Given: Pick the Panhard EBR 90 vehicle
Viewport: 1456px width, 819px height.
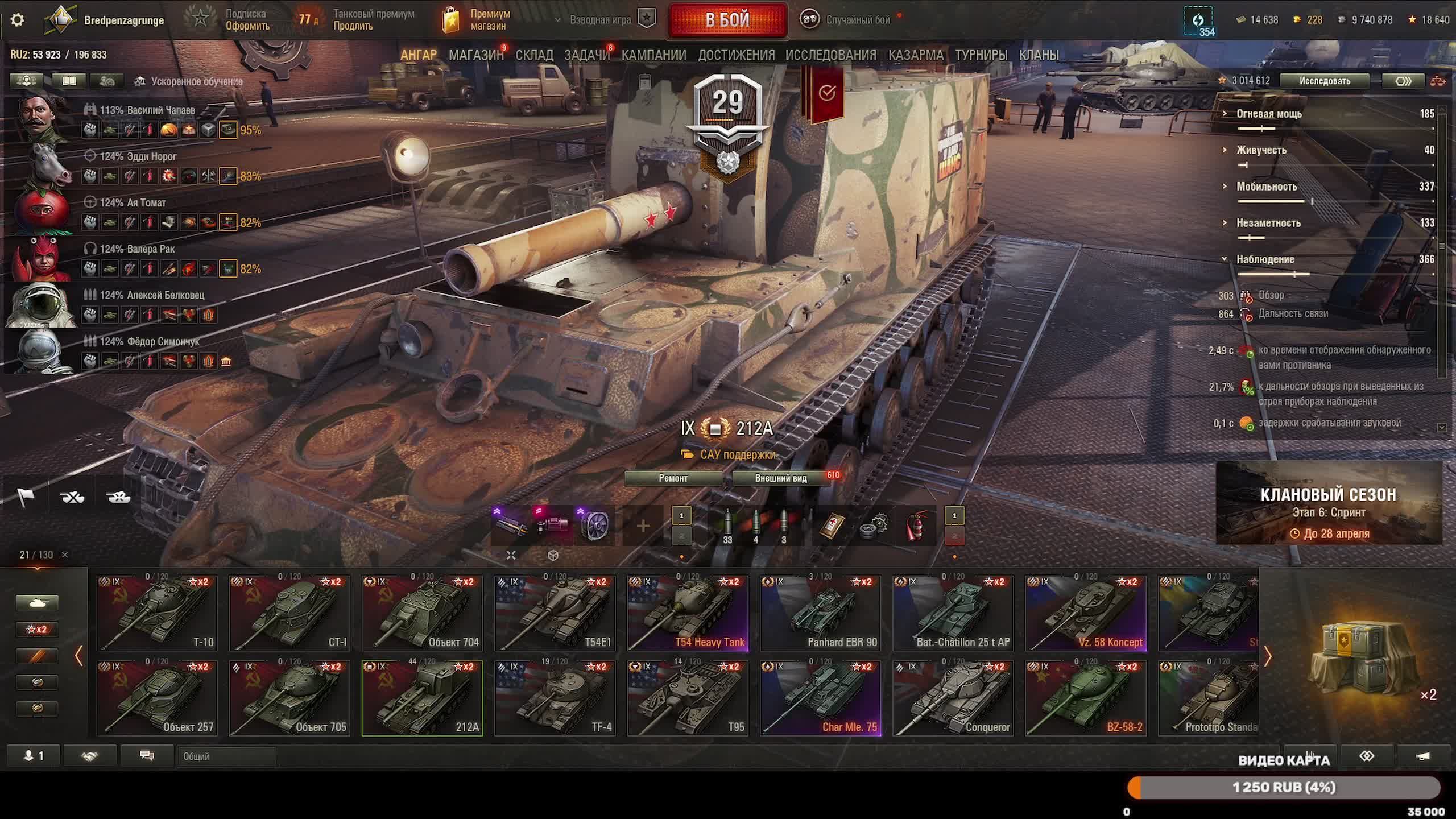Looking at the screenshot, I should tap(820, 613).
